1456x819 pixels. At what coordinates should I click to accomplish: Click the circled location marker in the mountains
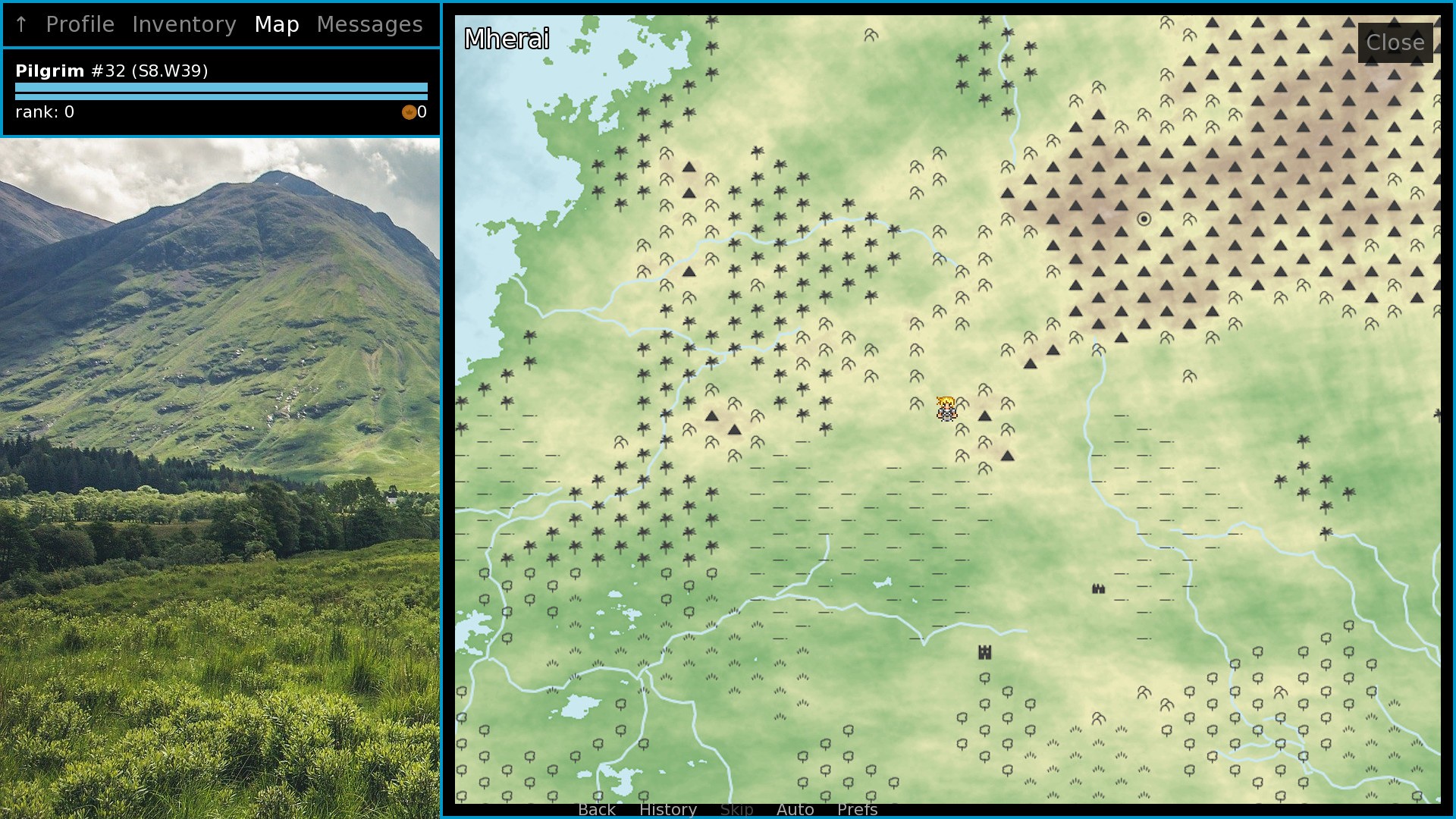(1142, 218)
